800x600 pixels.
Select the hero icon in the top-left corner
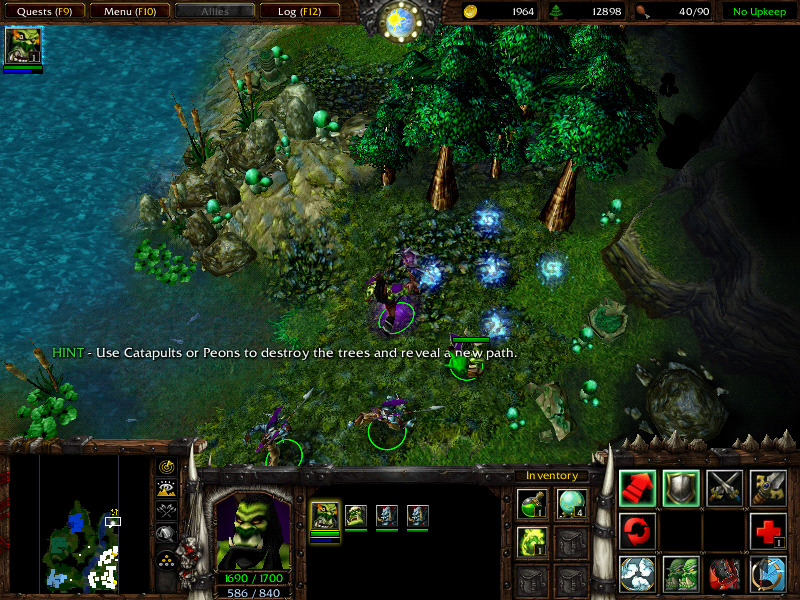(22, 46)
